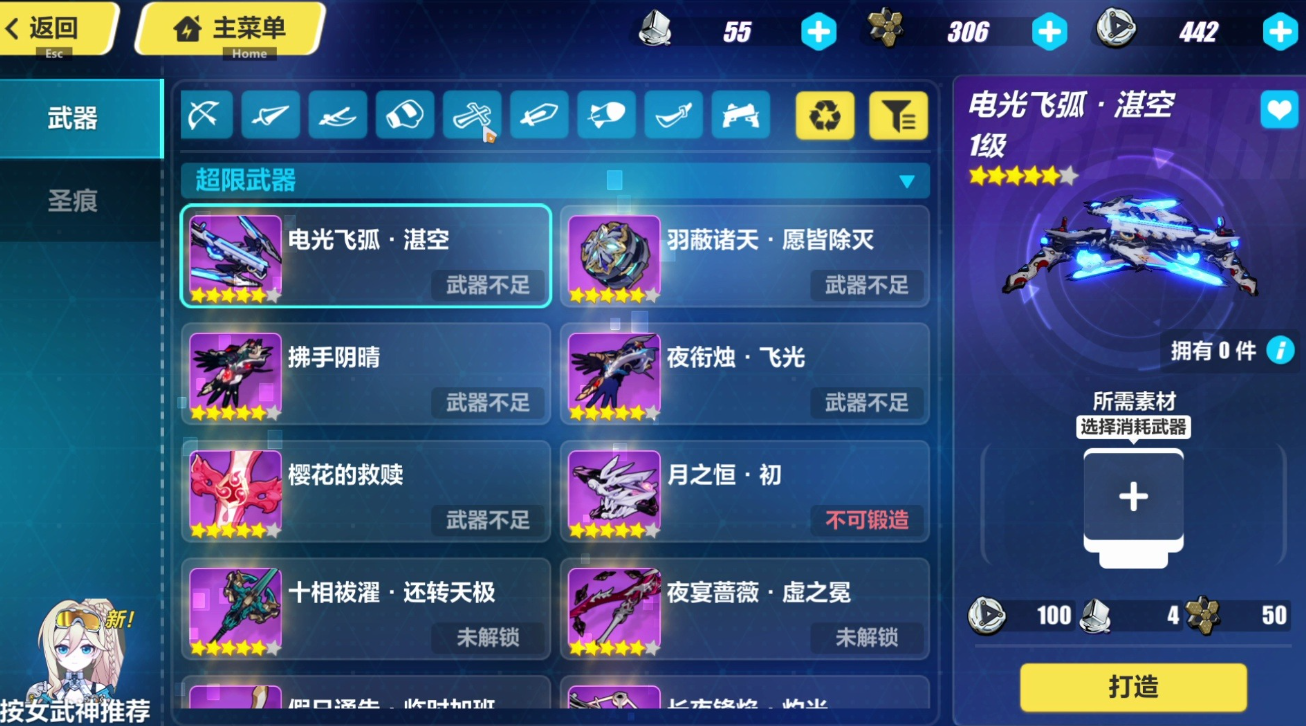The height and width of the screenshot is (726, 1306).
Task: Open the asterite currency plus button
Action: coord(1048,31)
